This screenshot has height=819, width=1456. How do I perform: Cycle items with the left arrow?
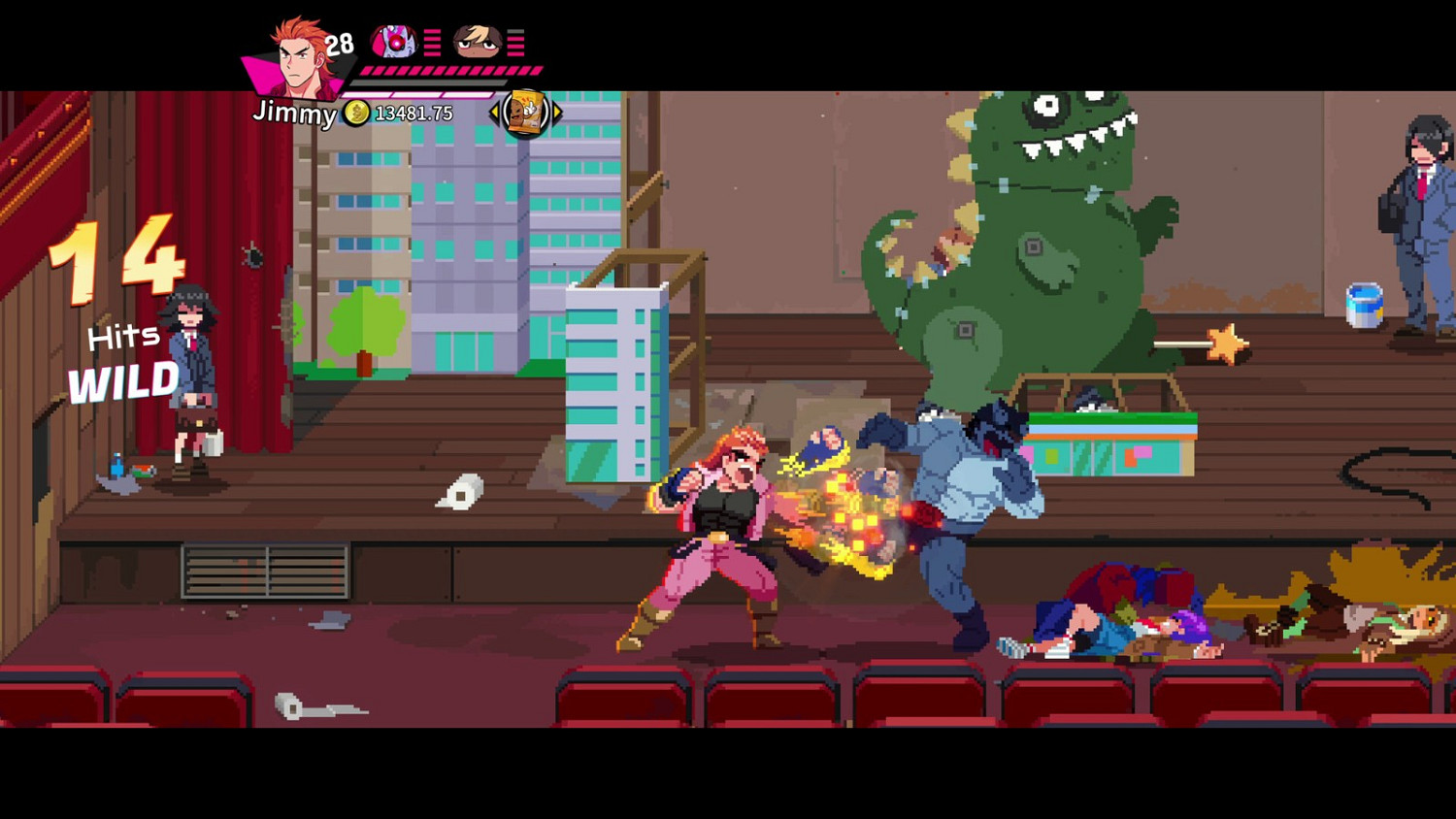pyautogui.click(x=493, y=112)
